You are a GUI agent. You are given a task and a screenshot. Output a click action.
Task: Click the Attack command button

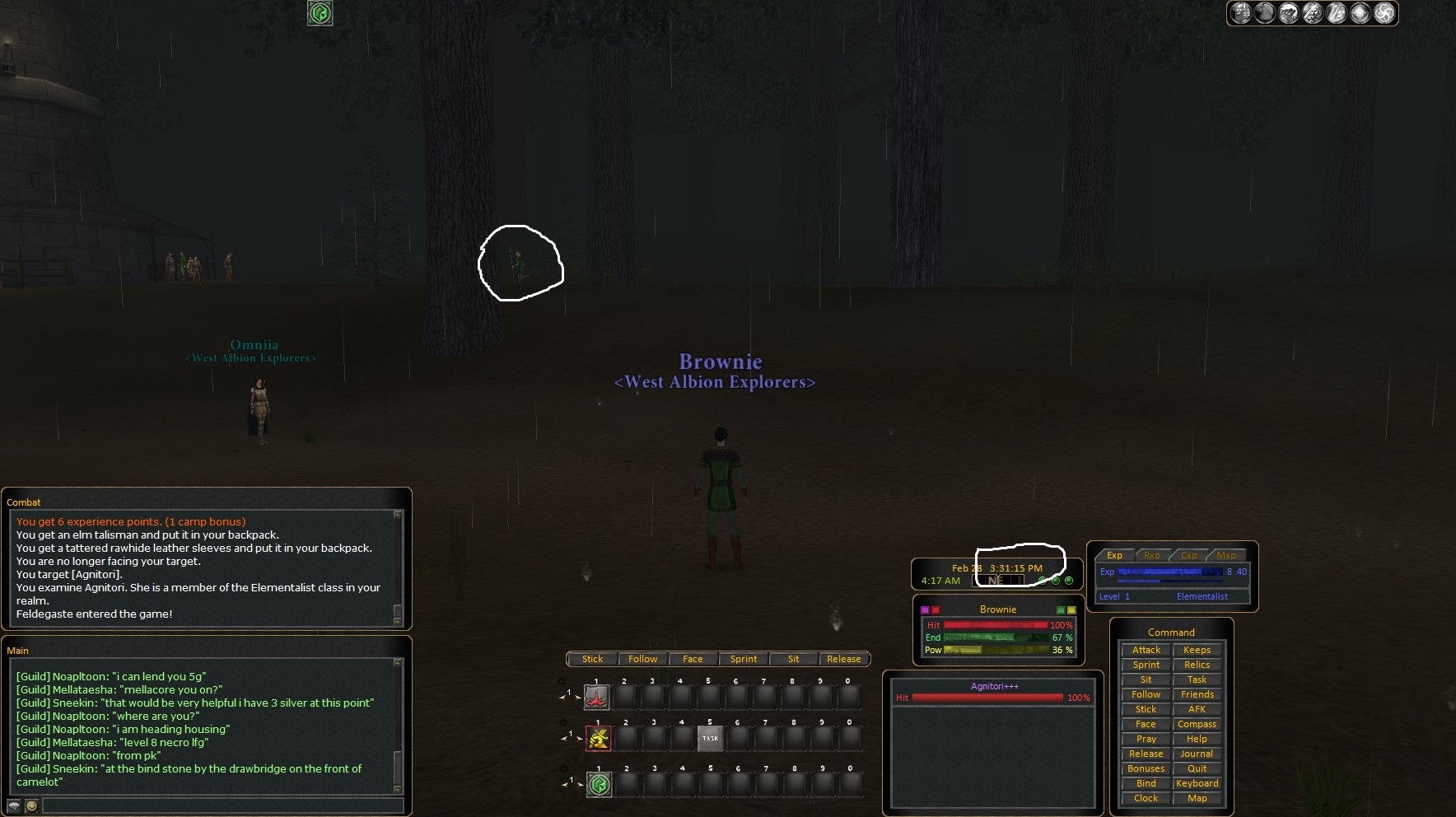tap(1146, 650)
